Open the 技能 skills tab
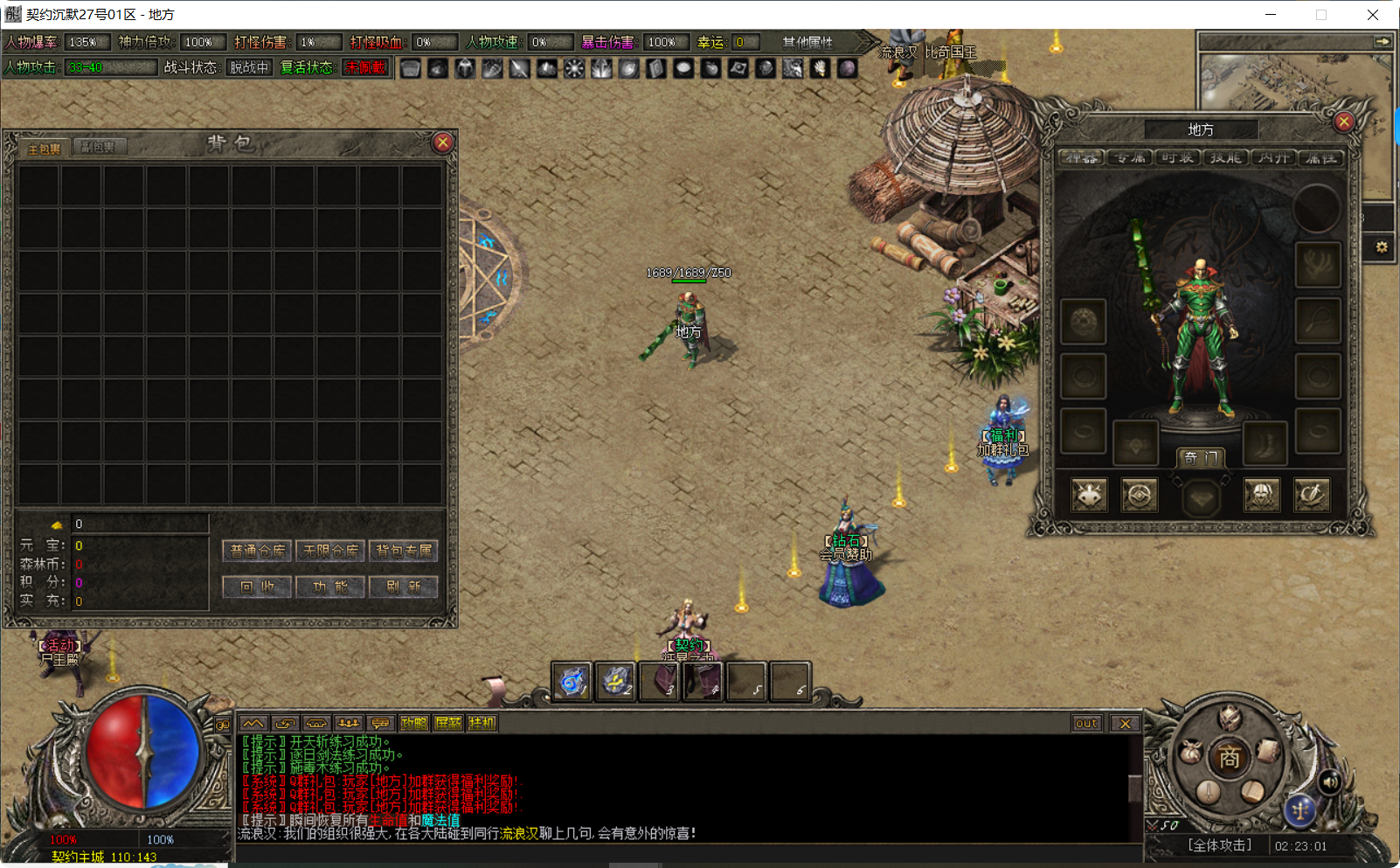This screenshot has width=1400, height=868. pyautogui.click(x=1225, y=157)
